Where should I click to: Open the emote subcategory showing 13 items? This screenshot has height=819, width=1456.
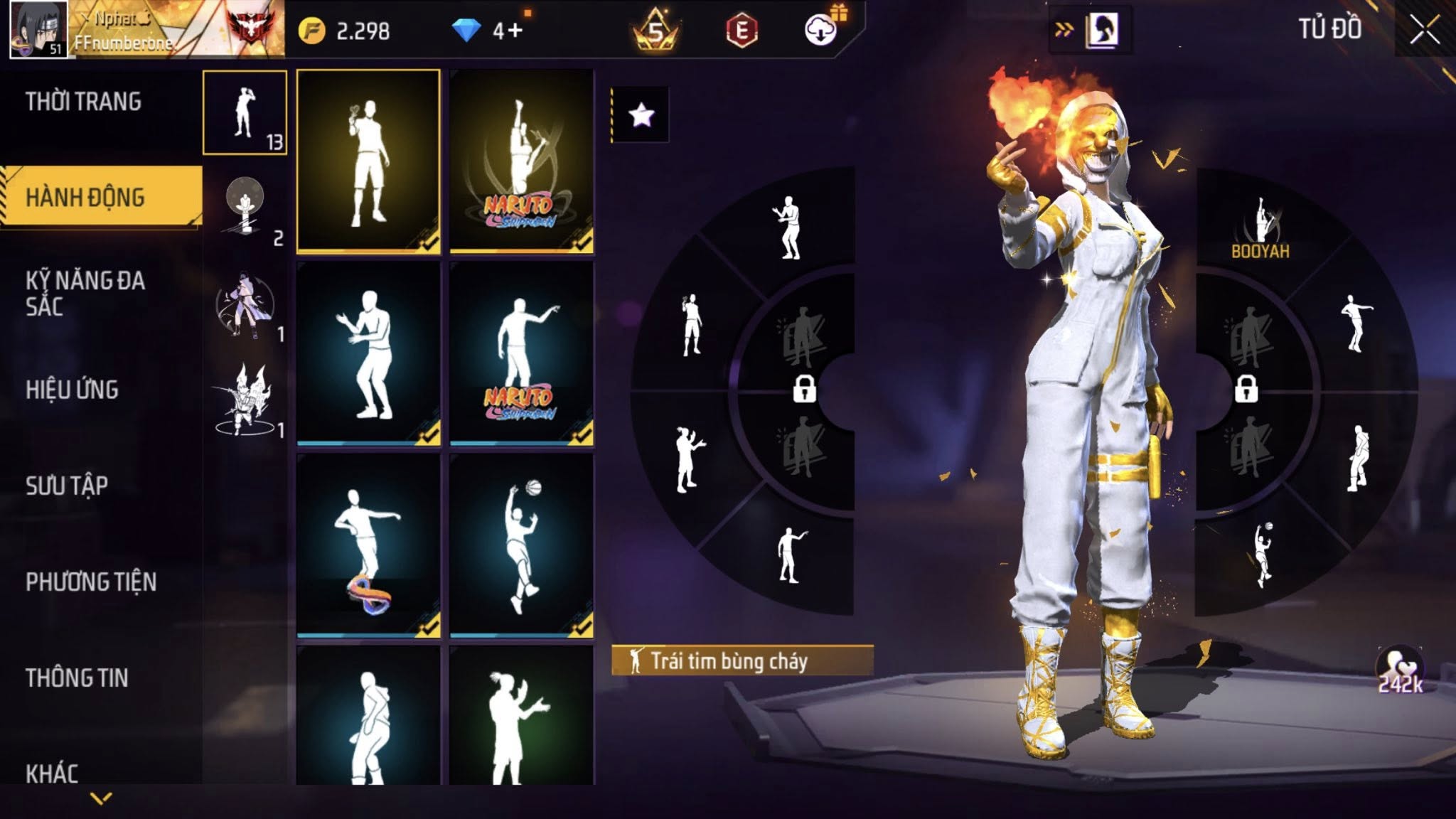pyautogui.click(x=245, y=112)
